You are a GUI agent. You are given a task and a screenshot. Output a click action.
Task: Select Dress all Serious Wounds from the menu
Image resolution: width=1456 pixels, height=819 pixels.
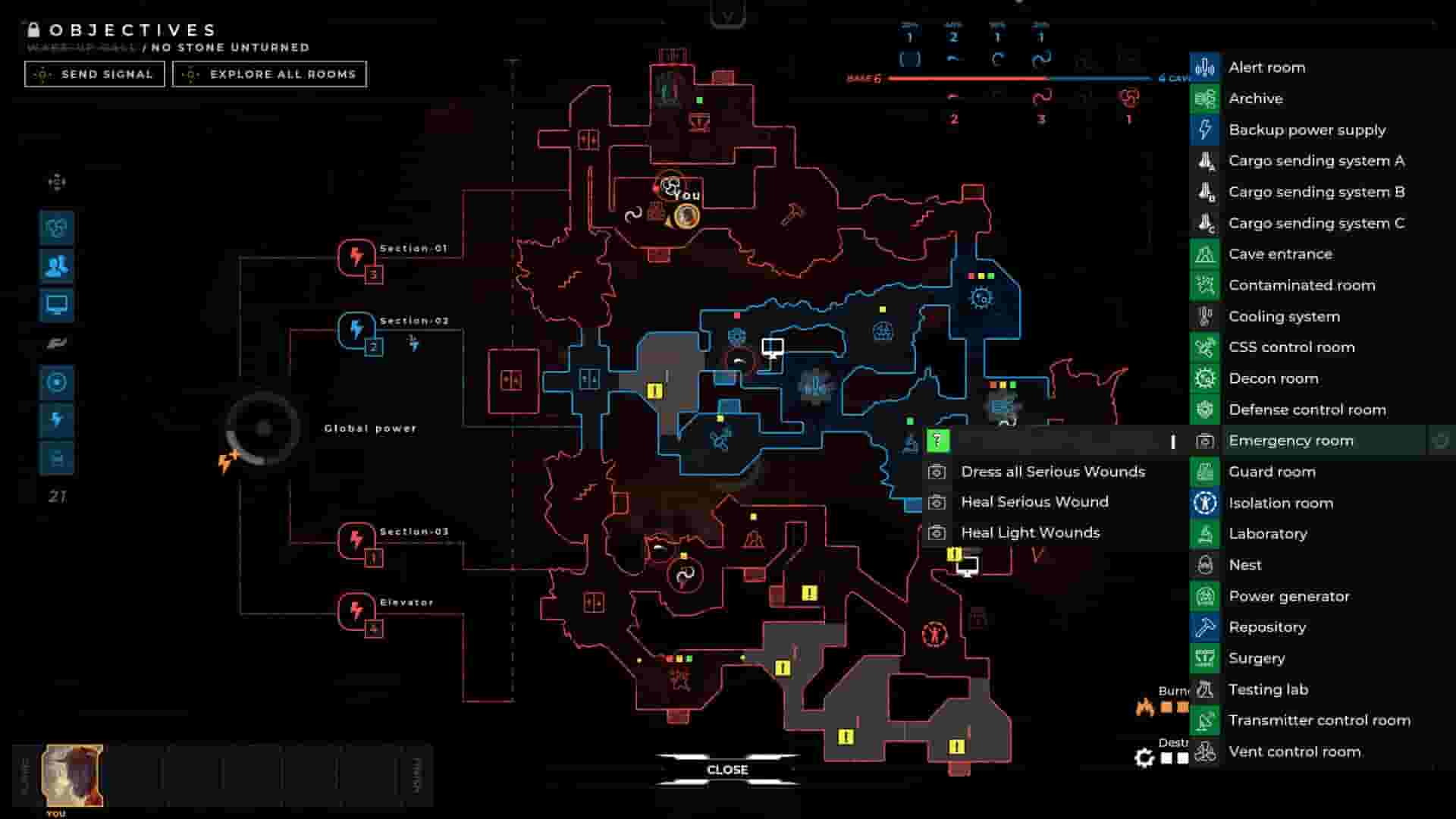(x=1053, y=471)
